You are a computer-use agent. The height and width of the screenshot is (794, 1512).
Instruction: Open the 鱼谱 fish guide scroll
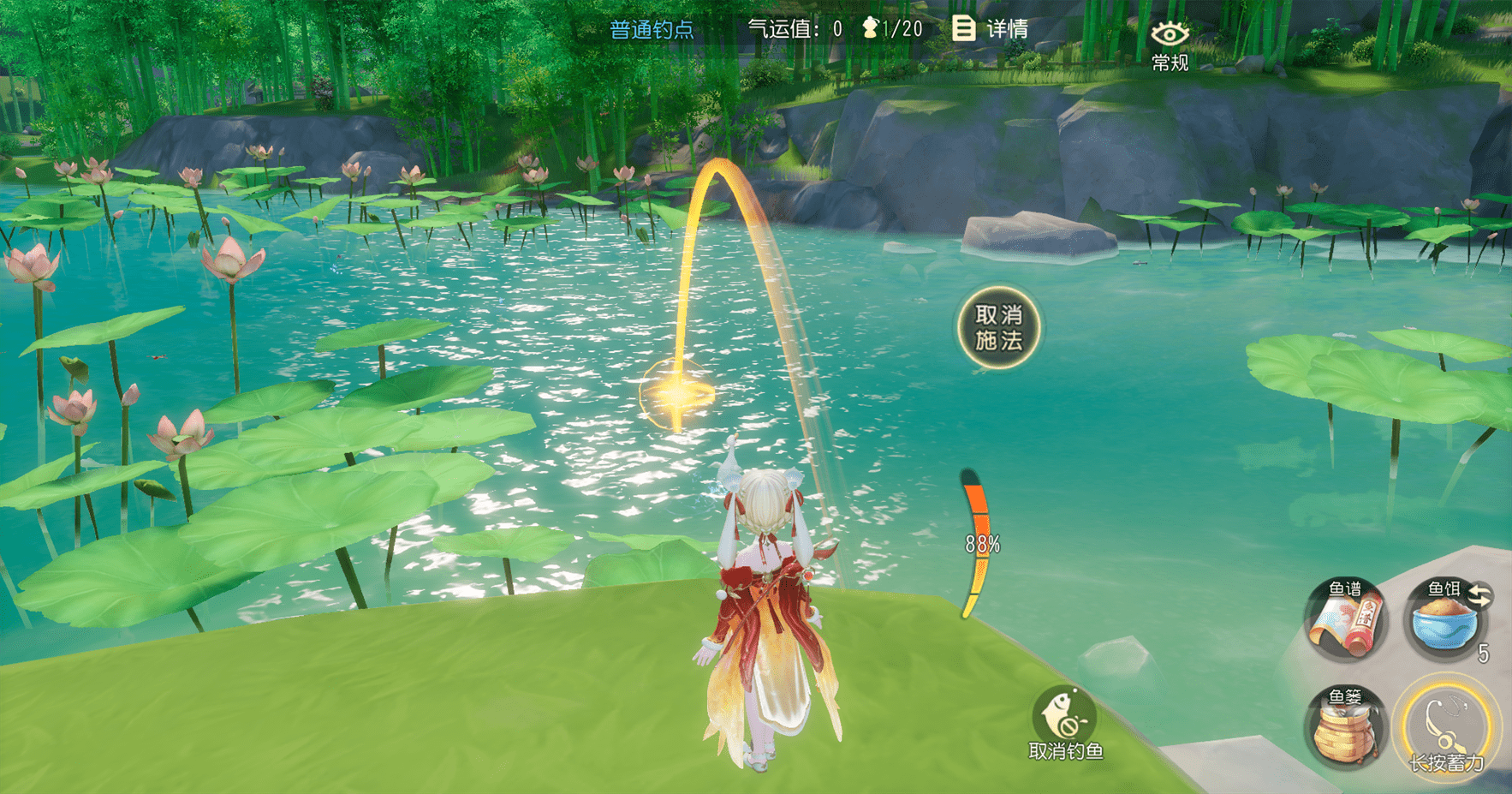click(1345, 621)
